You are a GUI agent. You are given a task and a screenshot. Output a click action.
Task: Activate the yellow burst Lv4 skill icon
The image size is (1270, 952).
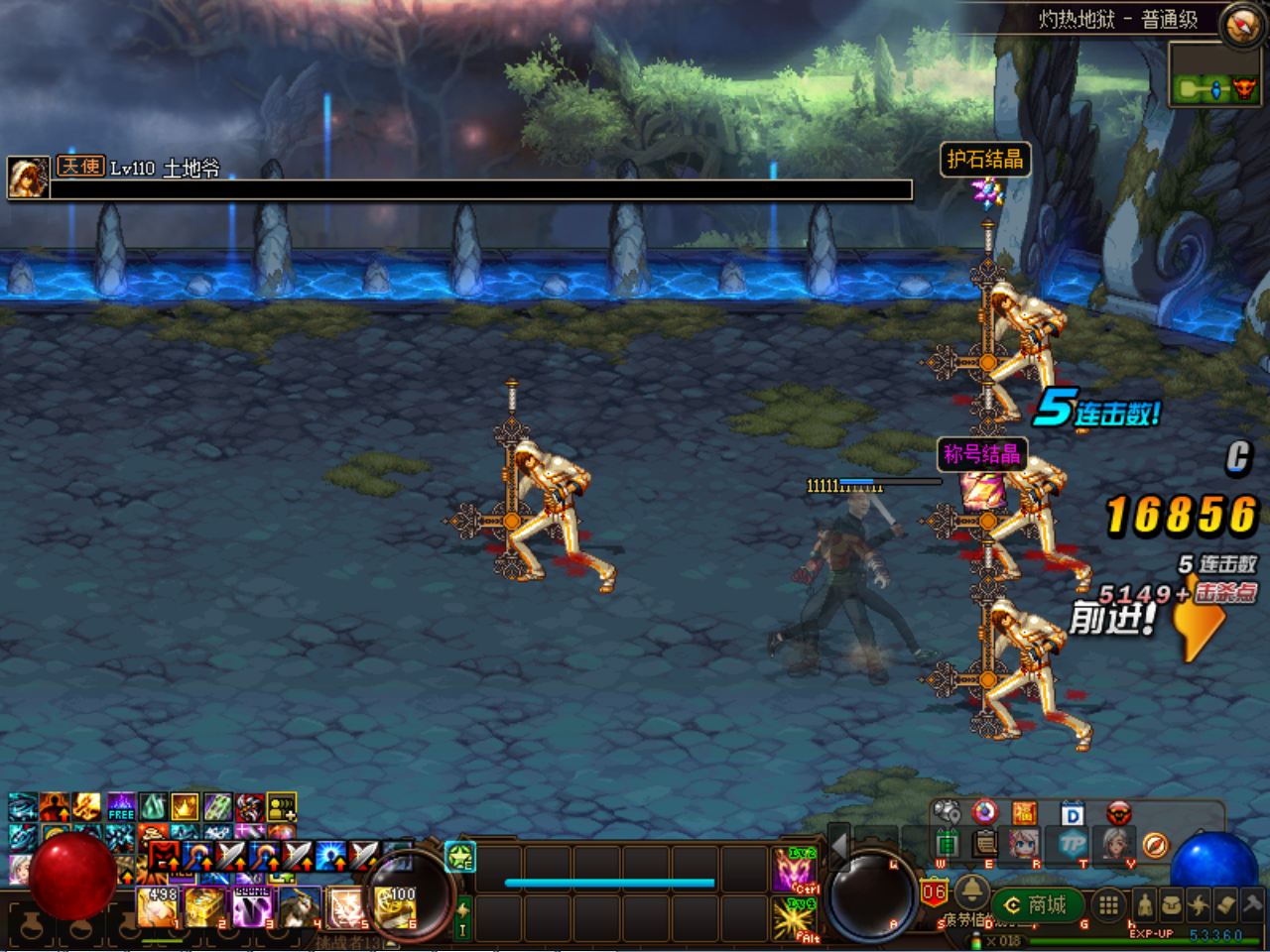point(794,918)
